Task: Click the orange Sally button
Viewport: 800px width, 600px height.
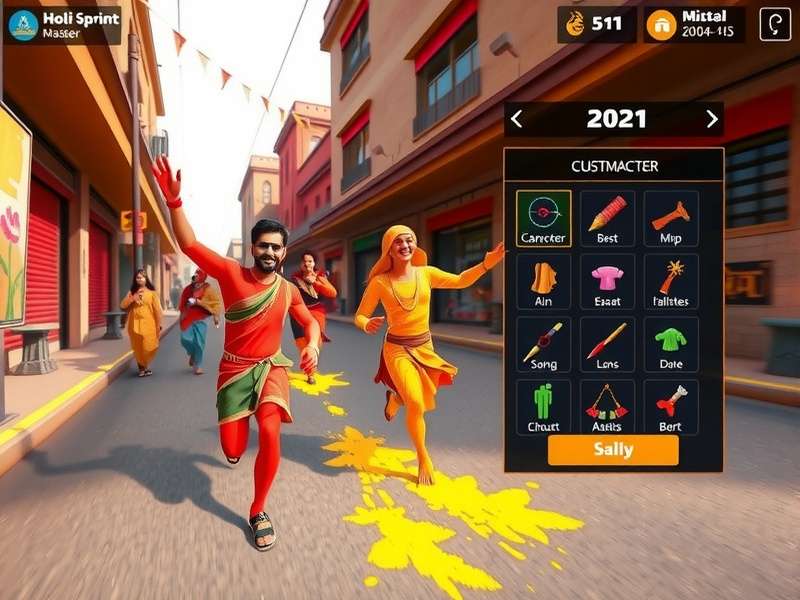Action: (x=613, y=450)
